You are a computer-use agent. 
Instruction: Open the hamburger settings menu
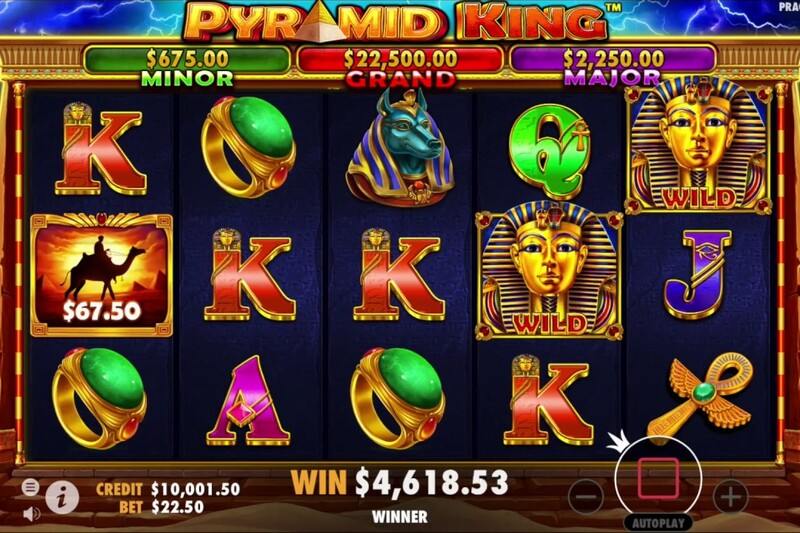coord(31,487)
